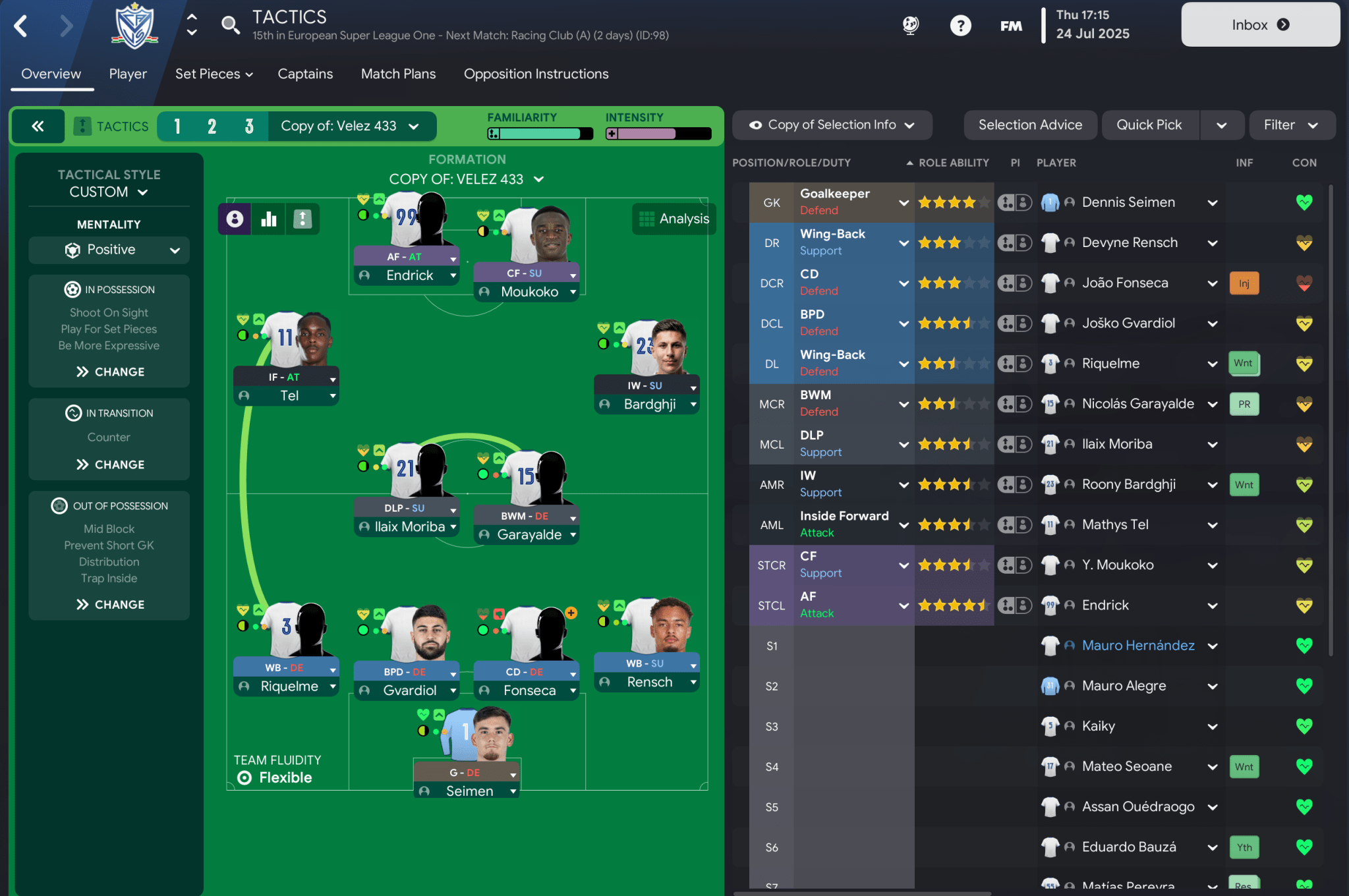Select tactic slot 2
This screenshot has height=896, width=1349.
coord(212,126)
